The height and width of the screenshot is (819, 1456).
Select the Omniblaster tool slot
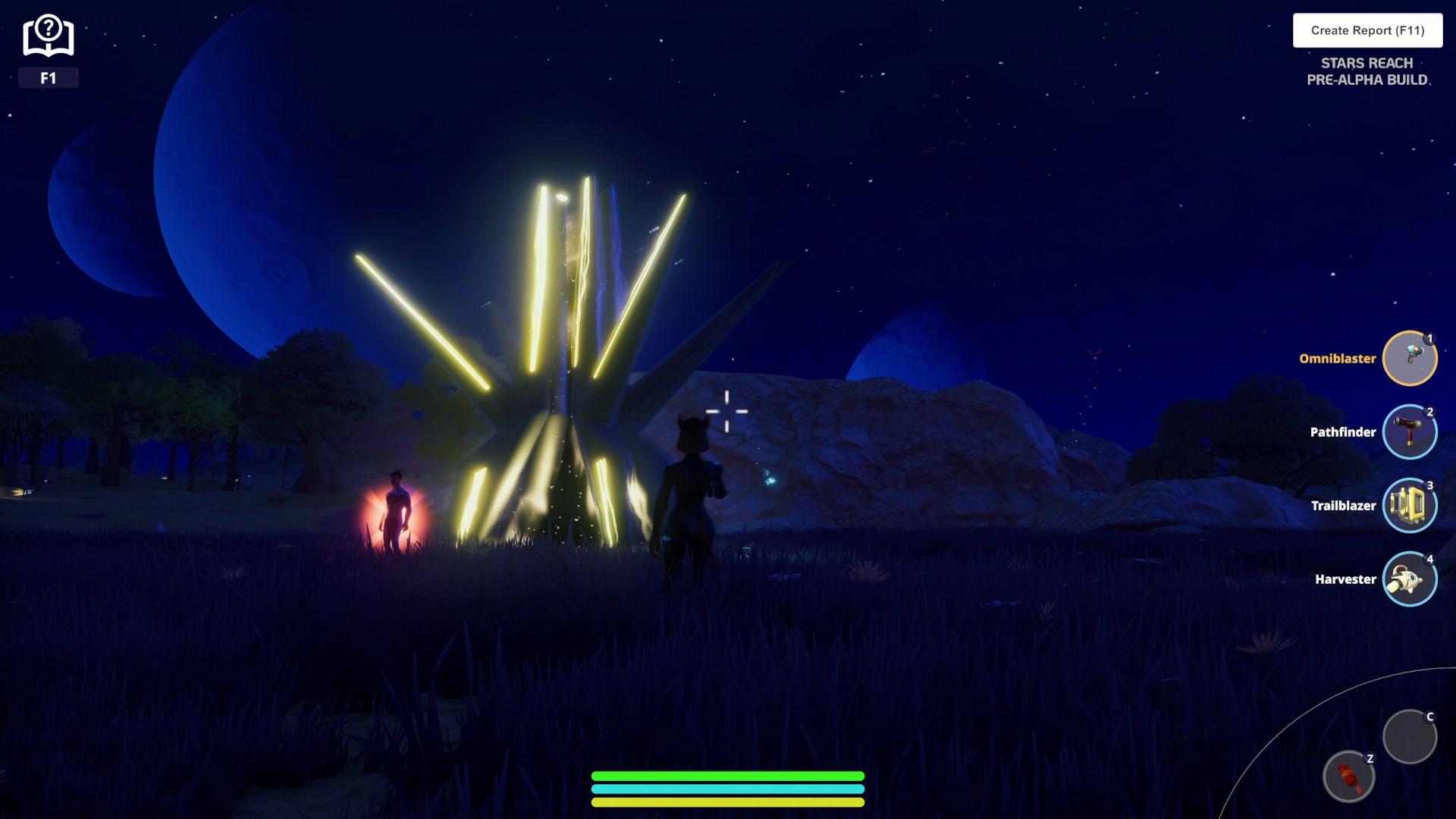[x=1409, y=358]
